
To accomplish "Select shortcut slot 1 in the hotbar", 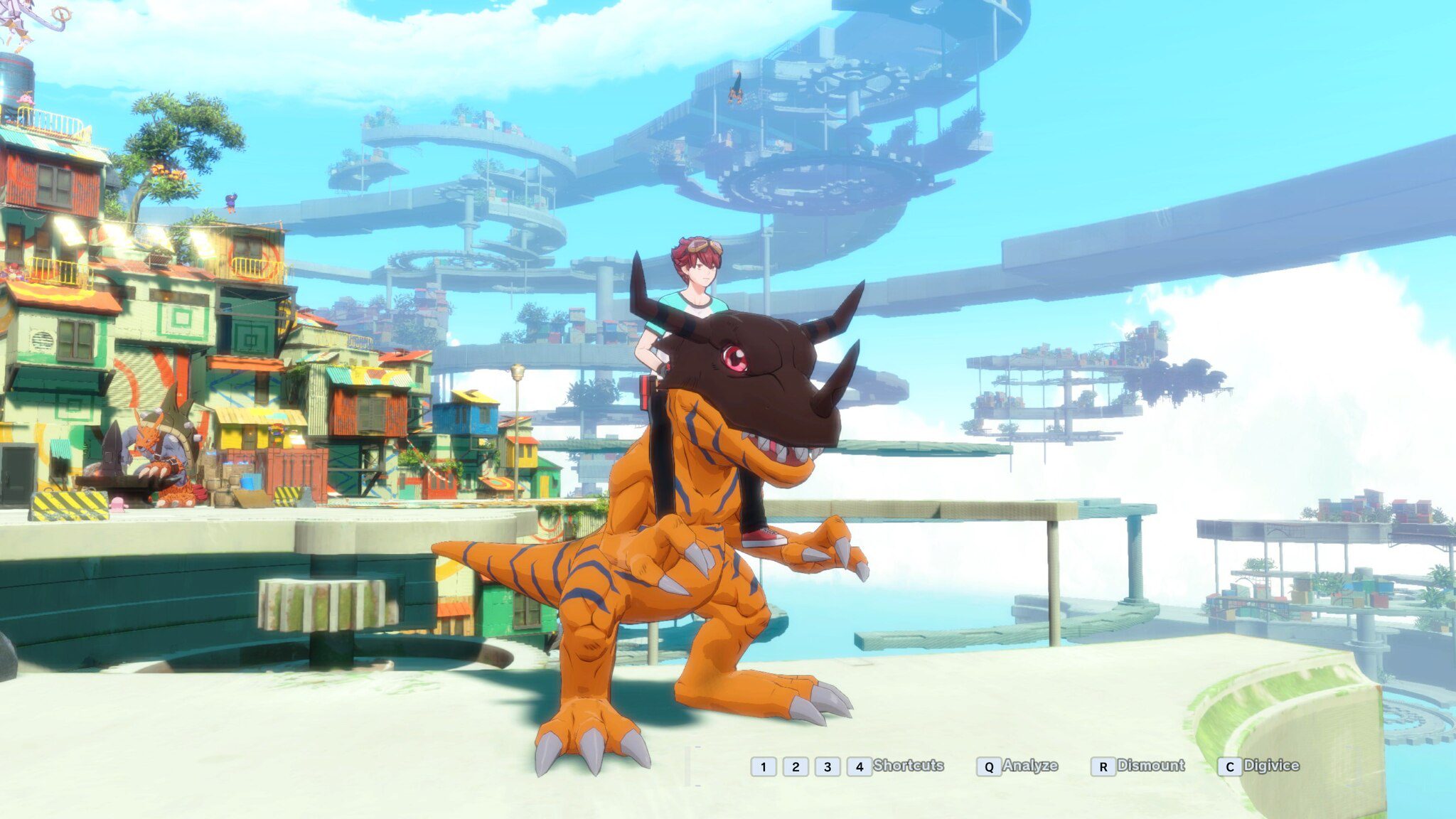I will [763, 766].
